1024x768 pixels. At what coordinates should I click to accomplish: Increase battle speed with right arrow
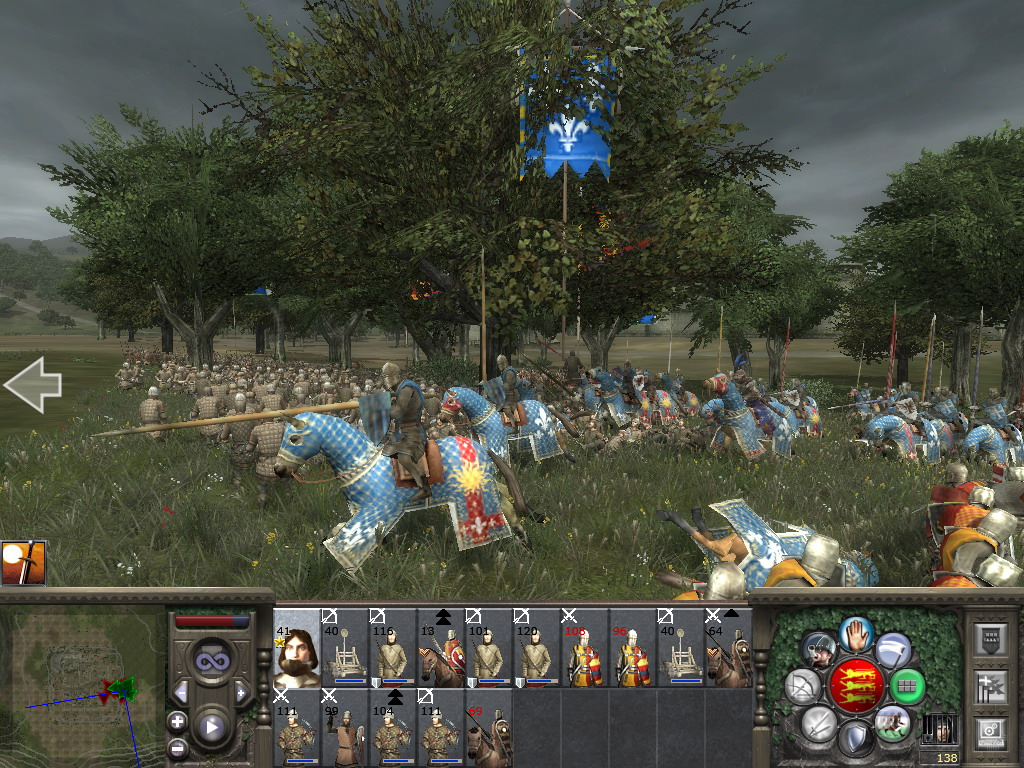pos(241,692)
